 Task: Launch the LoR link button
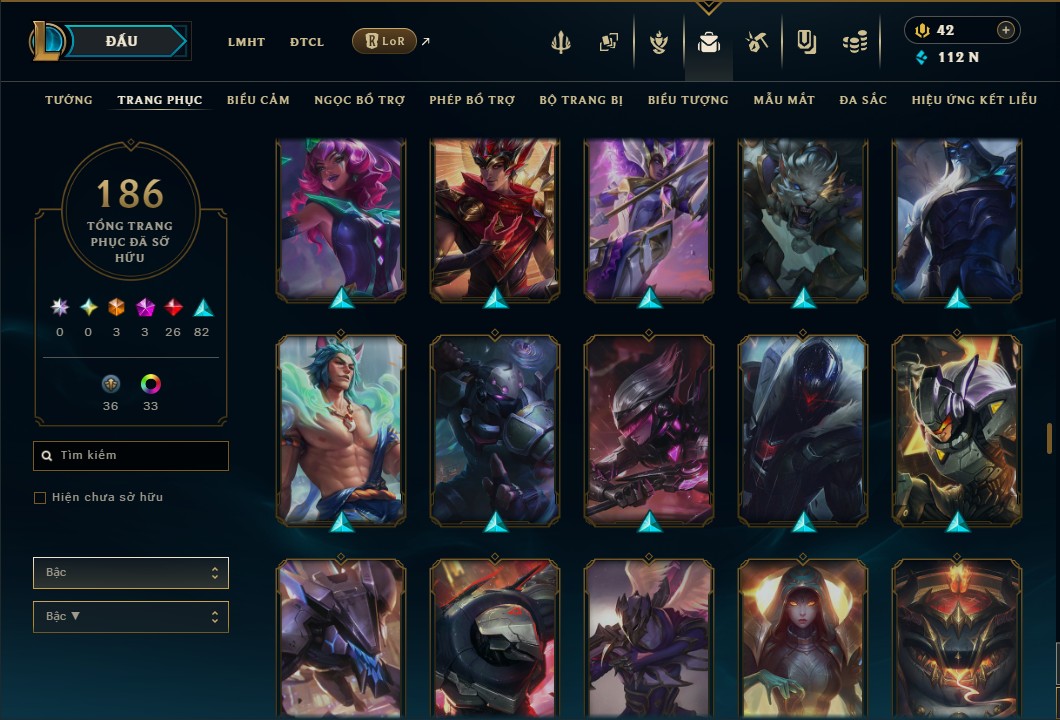(384, 41)
